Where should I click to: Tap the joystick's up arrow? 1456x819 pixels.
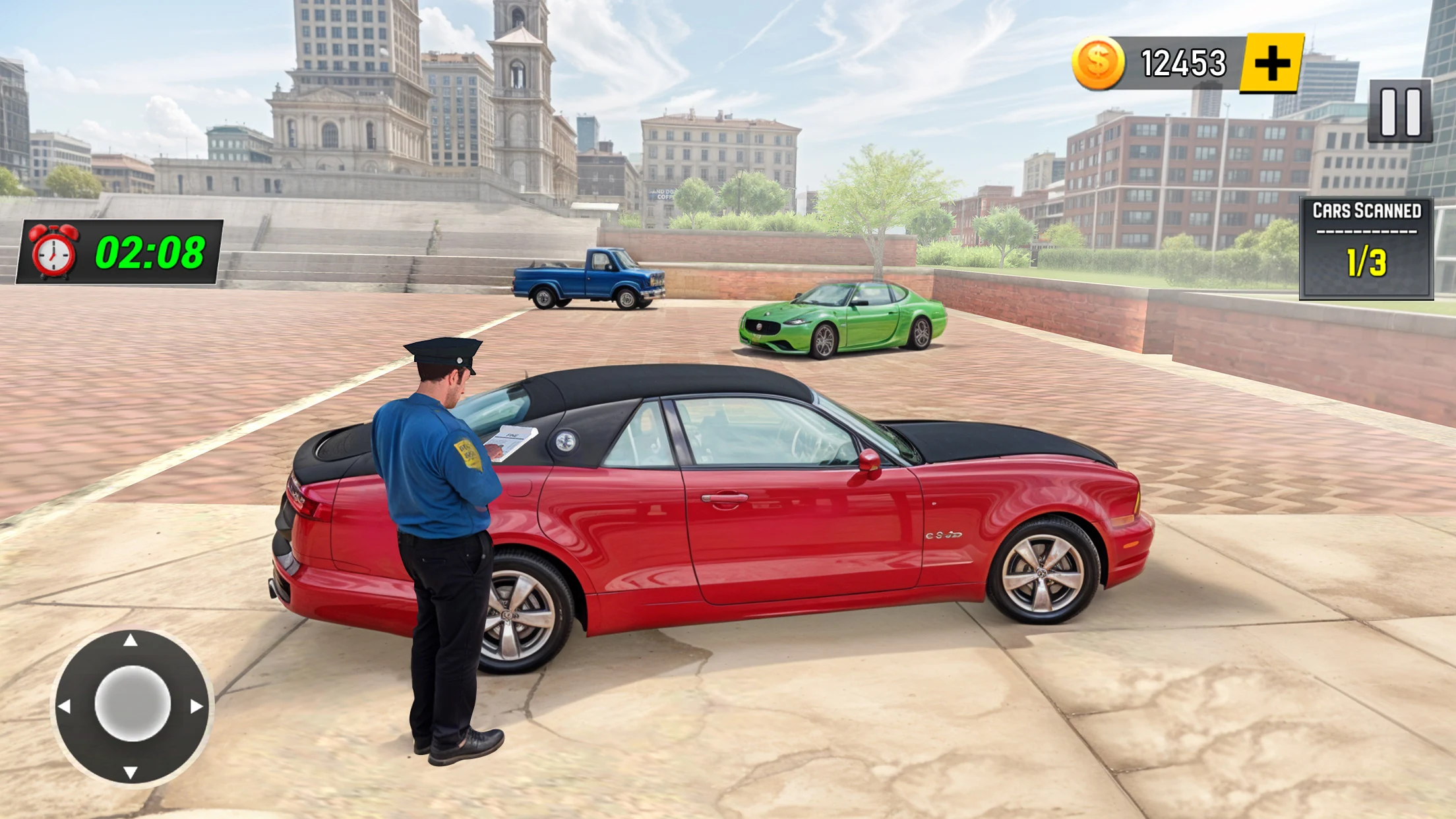[x=131, y=640]
